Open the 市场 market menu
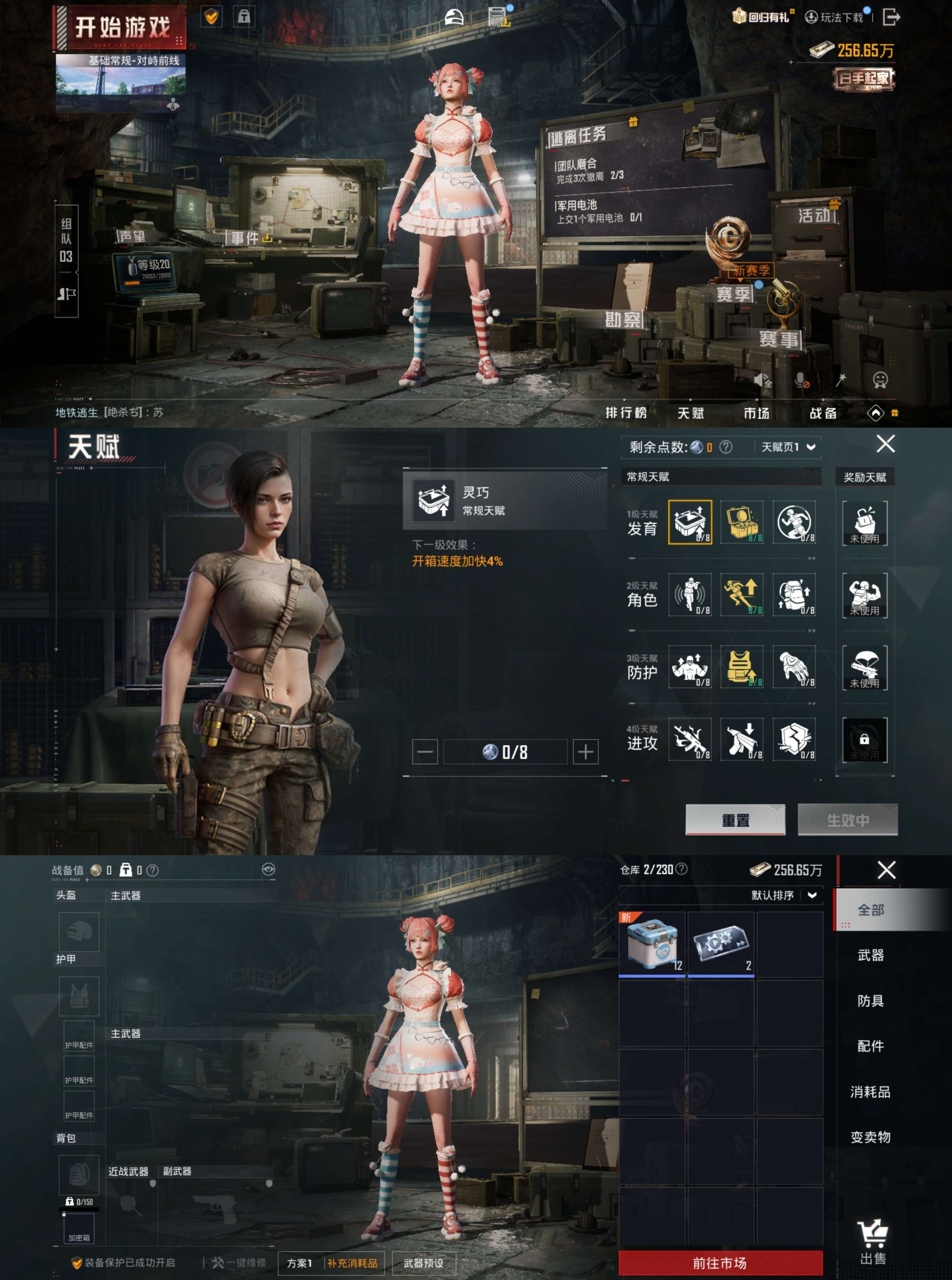The image size is (952, 1280). (756, 413)
